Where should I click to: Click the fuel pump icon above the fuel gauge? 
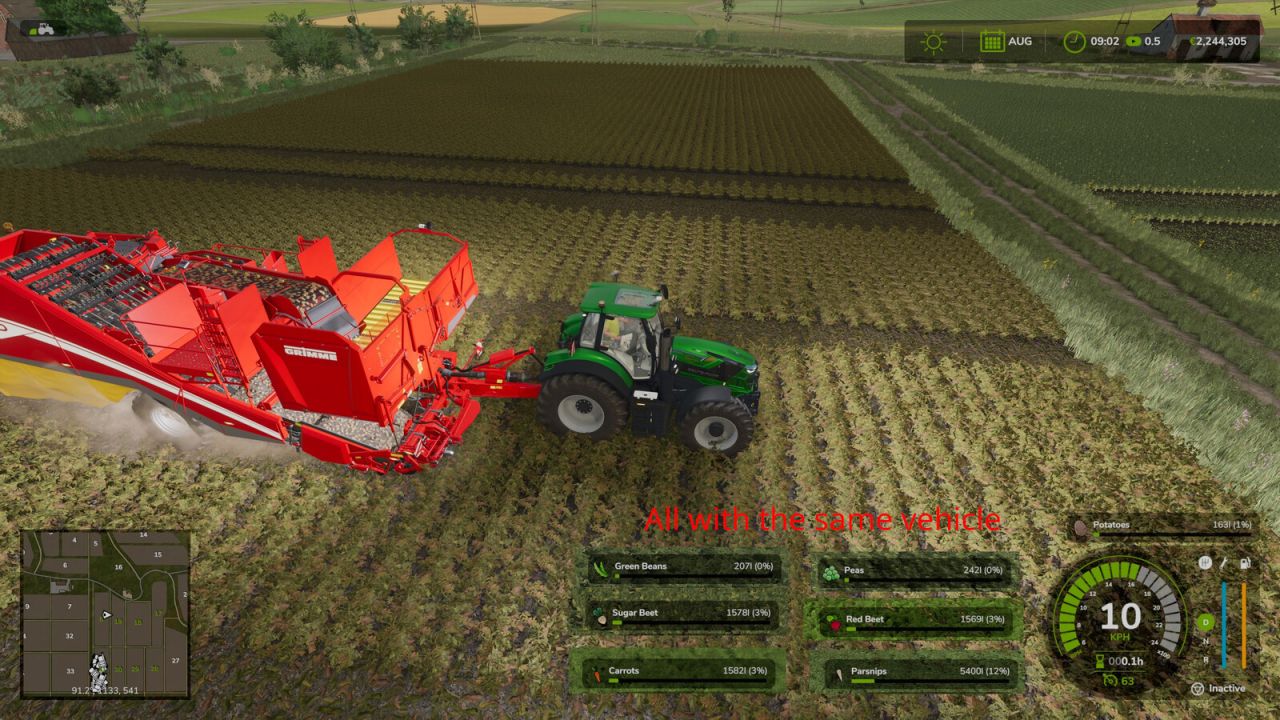pyautogui.click(x=1245, y=564)
